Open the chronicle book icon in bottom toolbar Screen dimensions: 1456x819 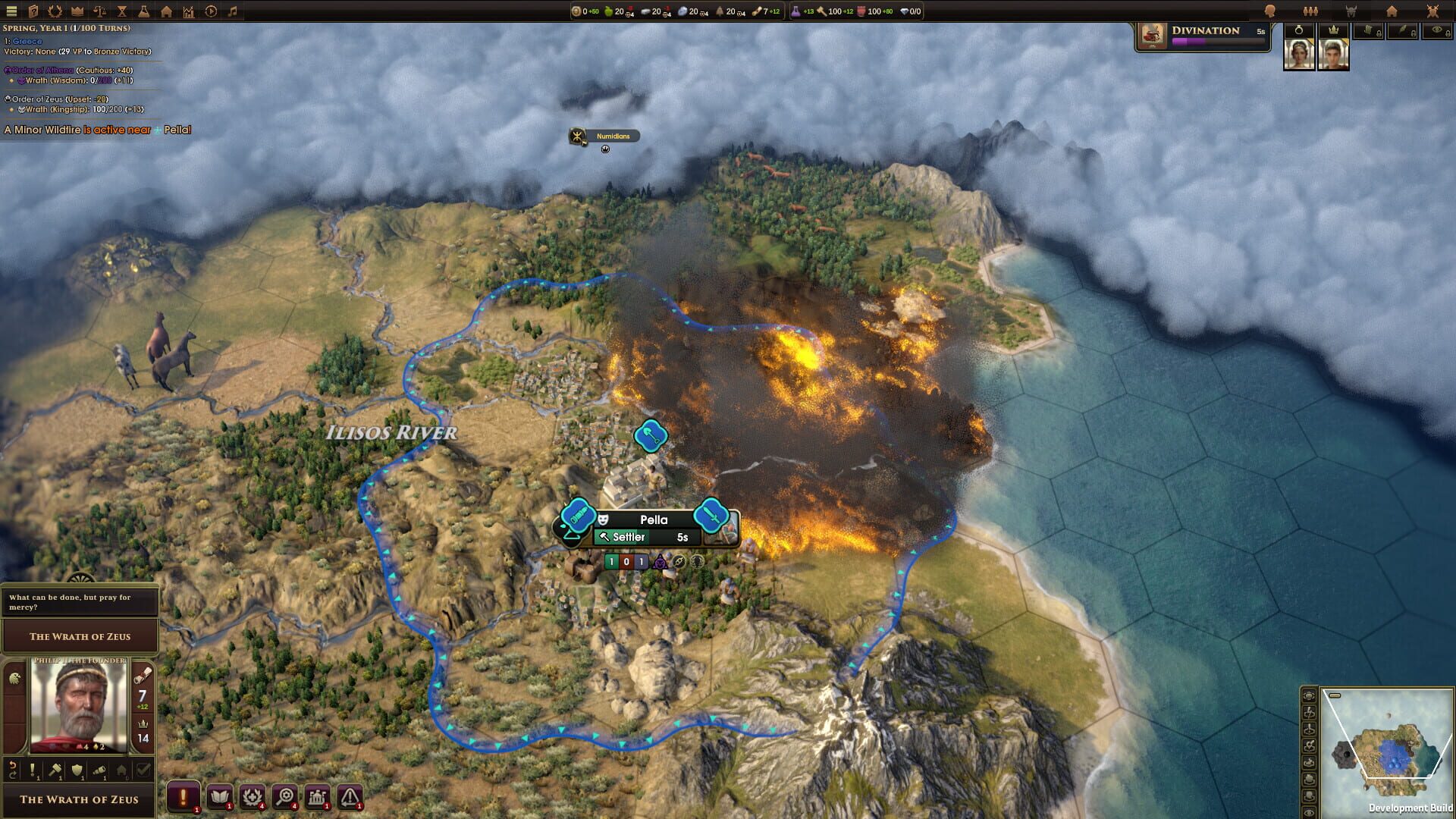(x=220, y=798)
